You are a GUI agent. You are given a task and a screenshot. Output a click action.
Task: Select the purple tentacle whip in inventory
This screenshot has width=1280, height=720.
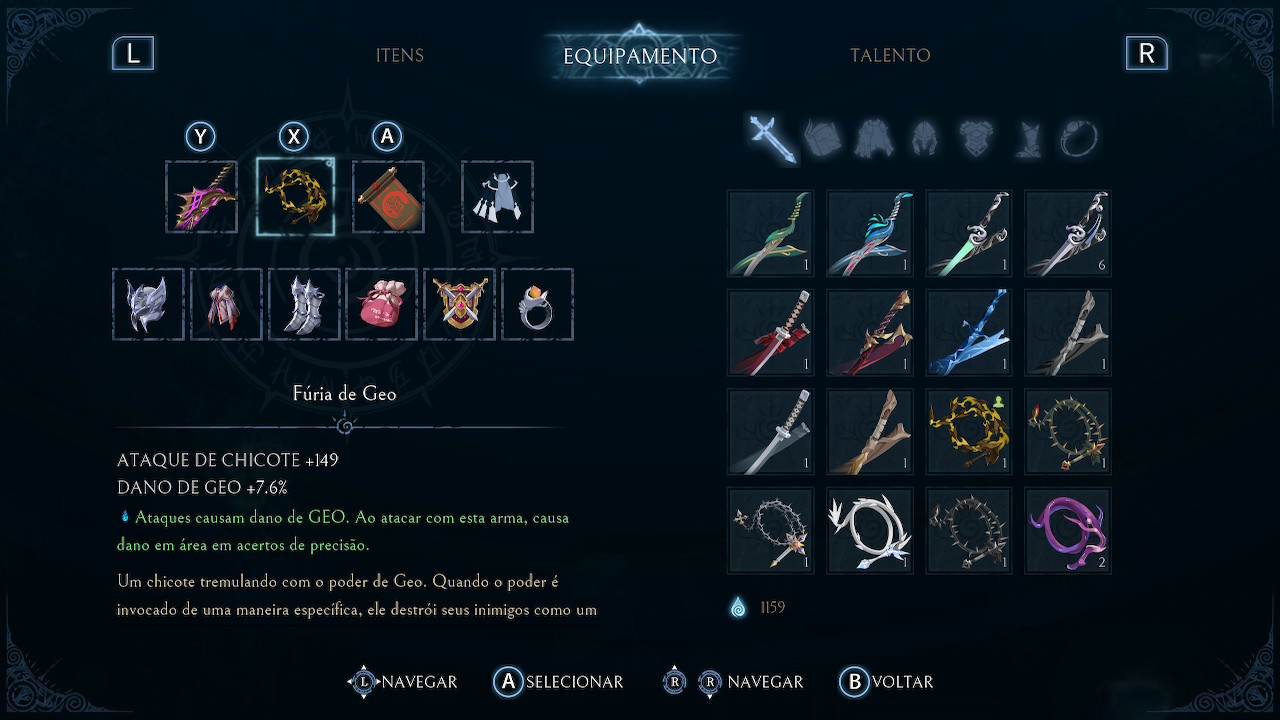click(x=1068, y=530)
